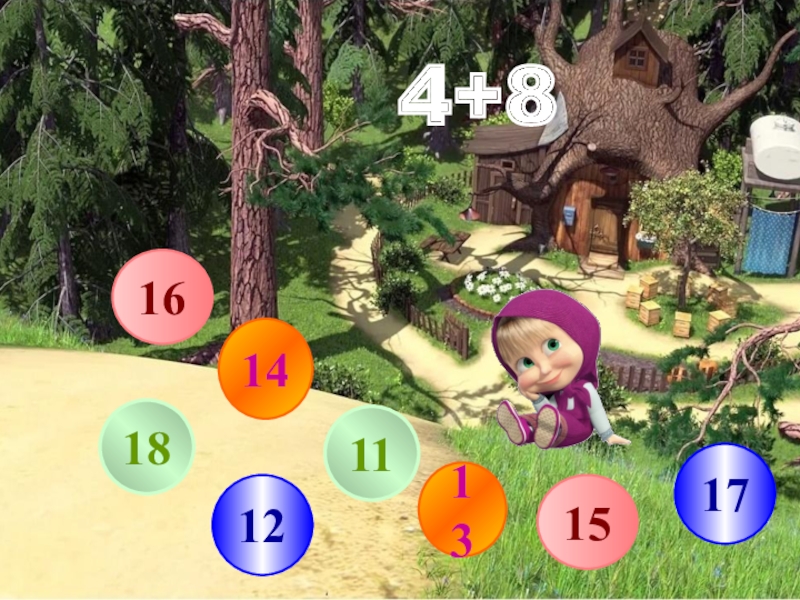Click the green answer ball 11
800x600 pixels.
pos(371,453)
